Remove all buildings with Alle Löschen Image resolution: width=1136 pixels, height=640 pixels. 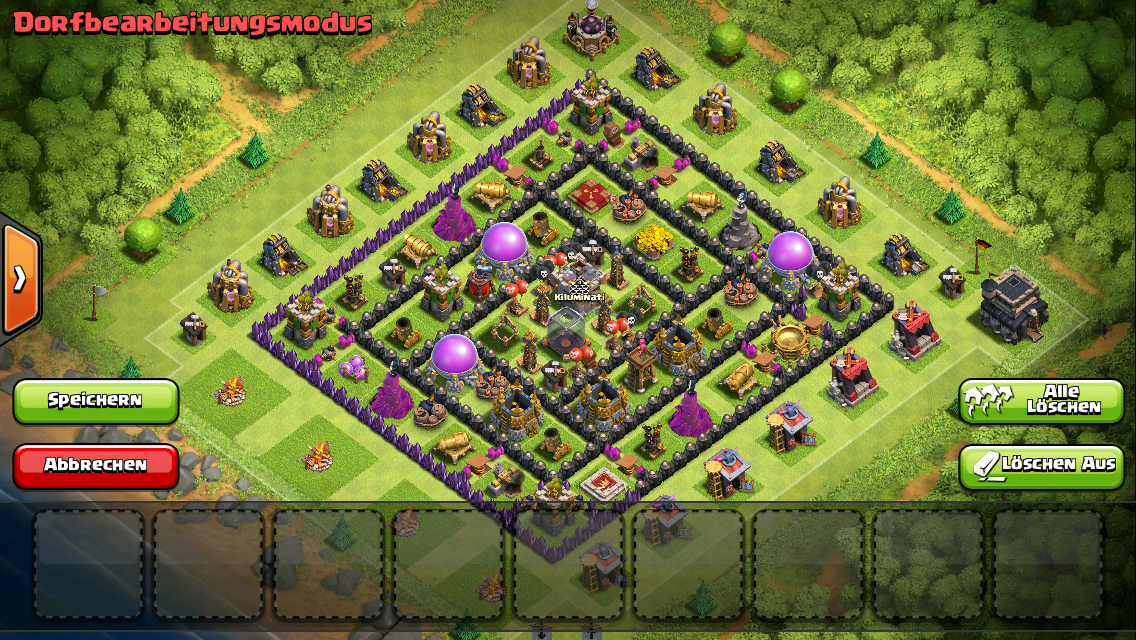click(1041, 401)
